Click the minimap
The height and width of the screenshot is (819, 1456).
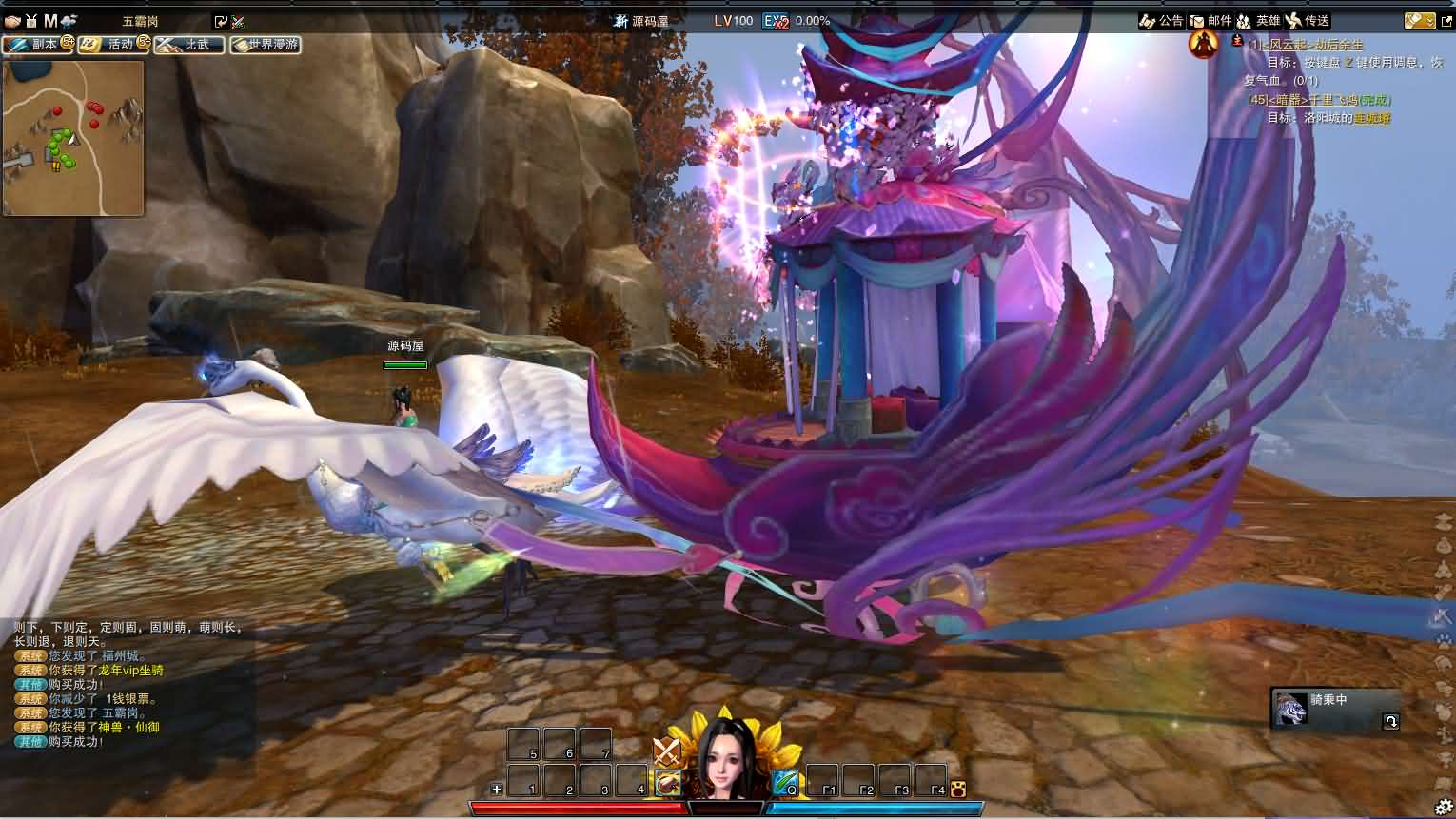[x=73, y=139]
